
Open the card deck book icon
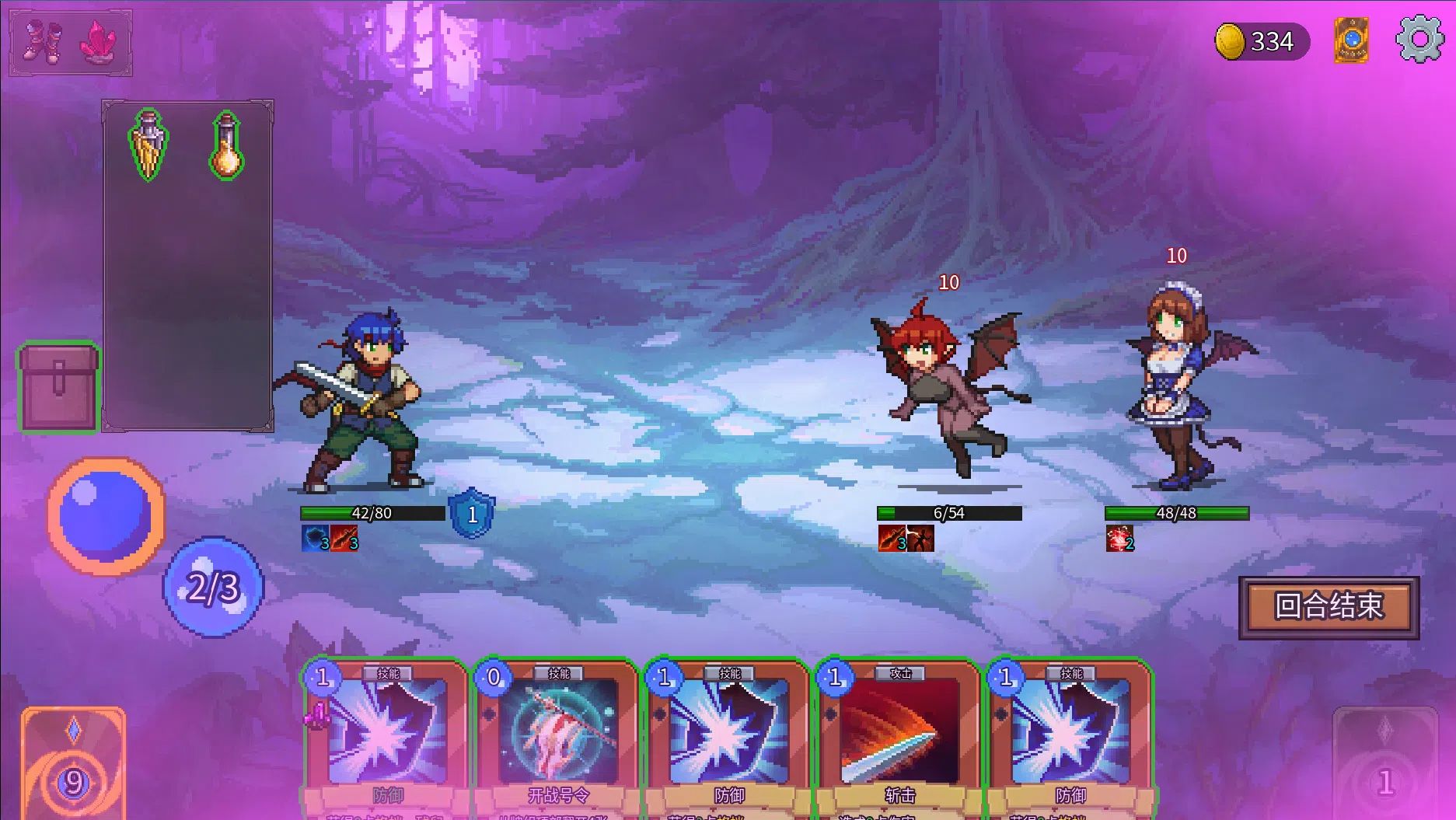(x=1351, y=40)
